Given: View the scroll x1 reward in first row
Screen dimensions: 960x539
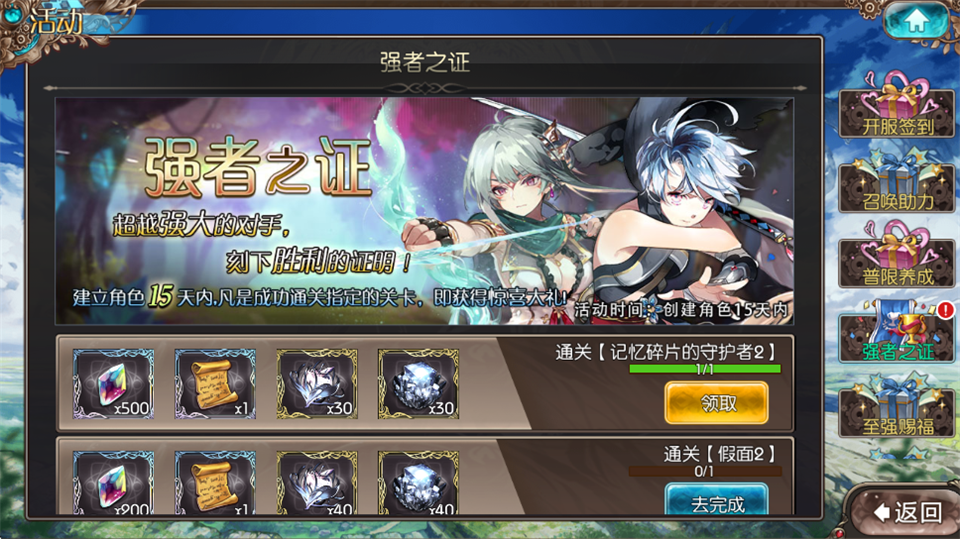Looking at the screenshot, I should tap(215, 384).
